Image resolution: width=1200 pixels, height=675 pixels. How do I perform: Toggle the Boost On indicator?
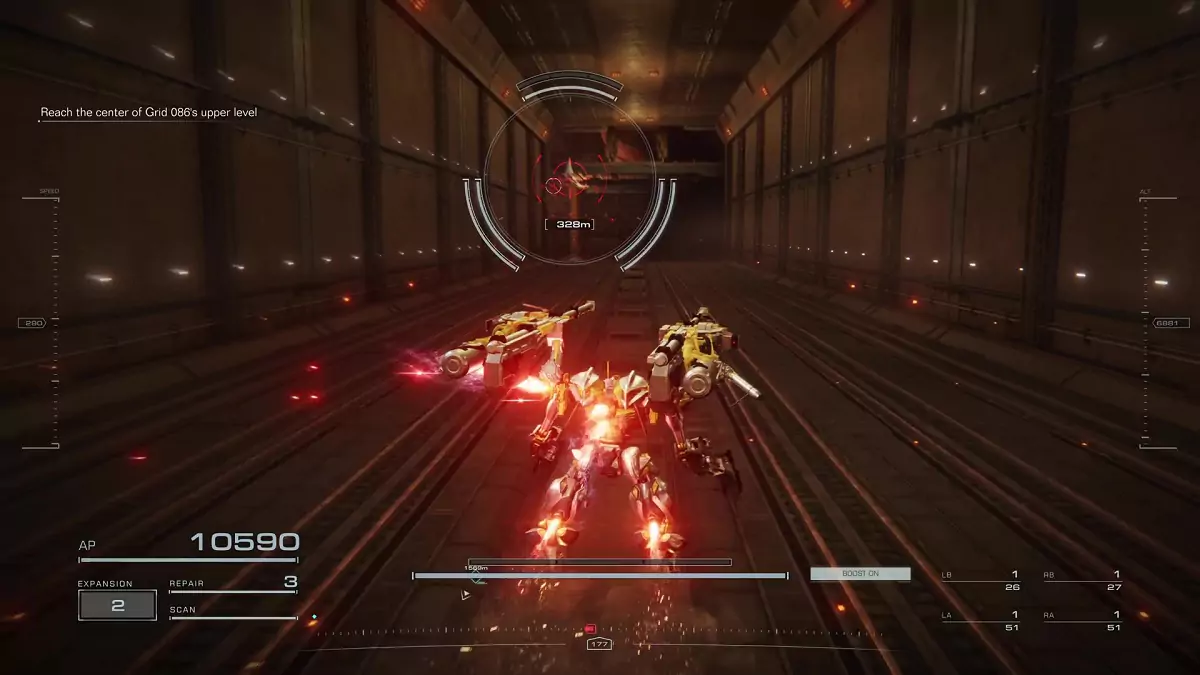tap(860, 574)
